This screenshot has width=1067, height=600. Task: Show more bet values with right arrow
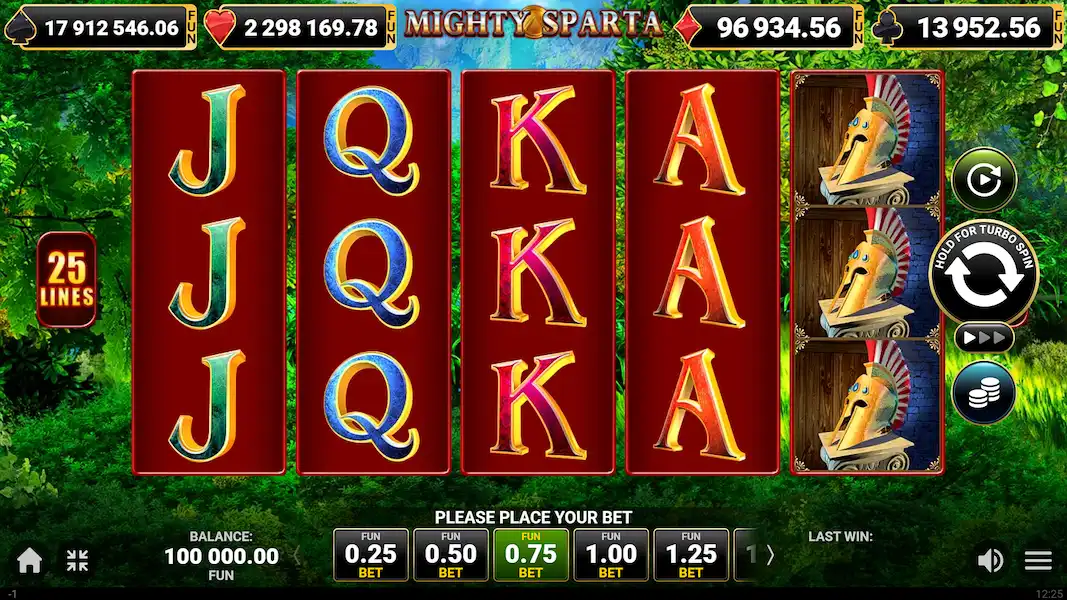coord(770,555)
